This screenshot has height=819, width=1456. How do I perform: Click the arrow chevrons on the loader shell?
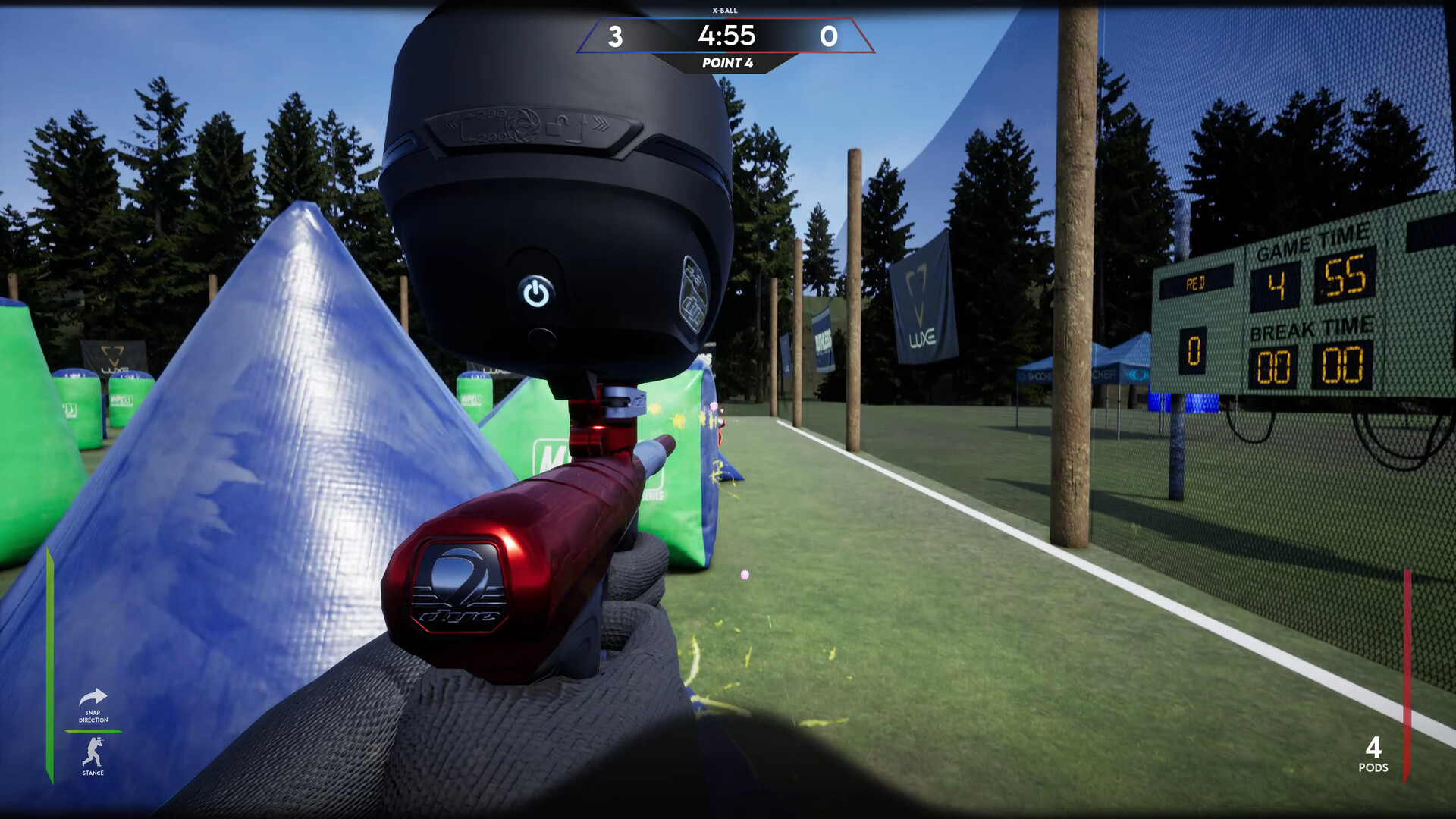pyautogui.click(x=603, y=121)
